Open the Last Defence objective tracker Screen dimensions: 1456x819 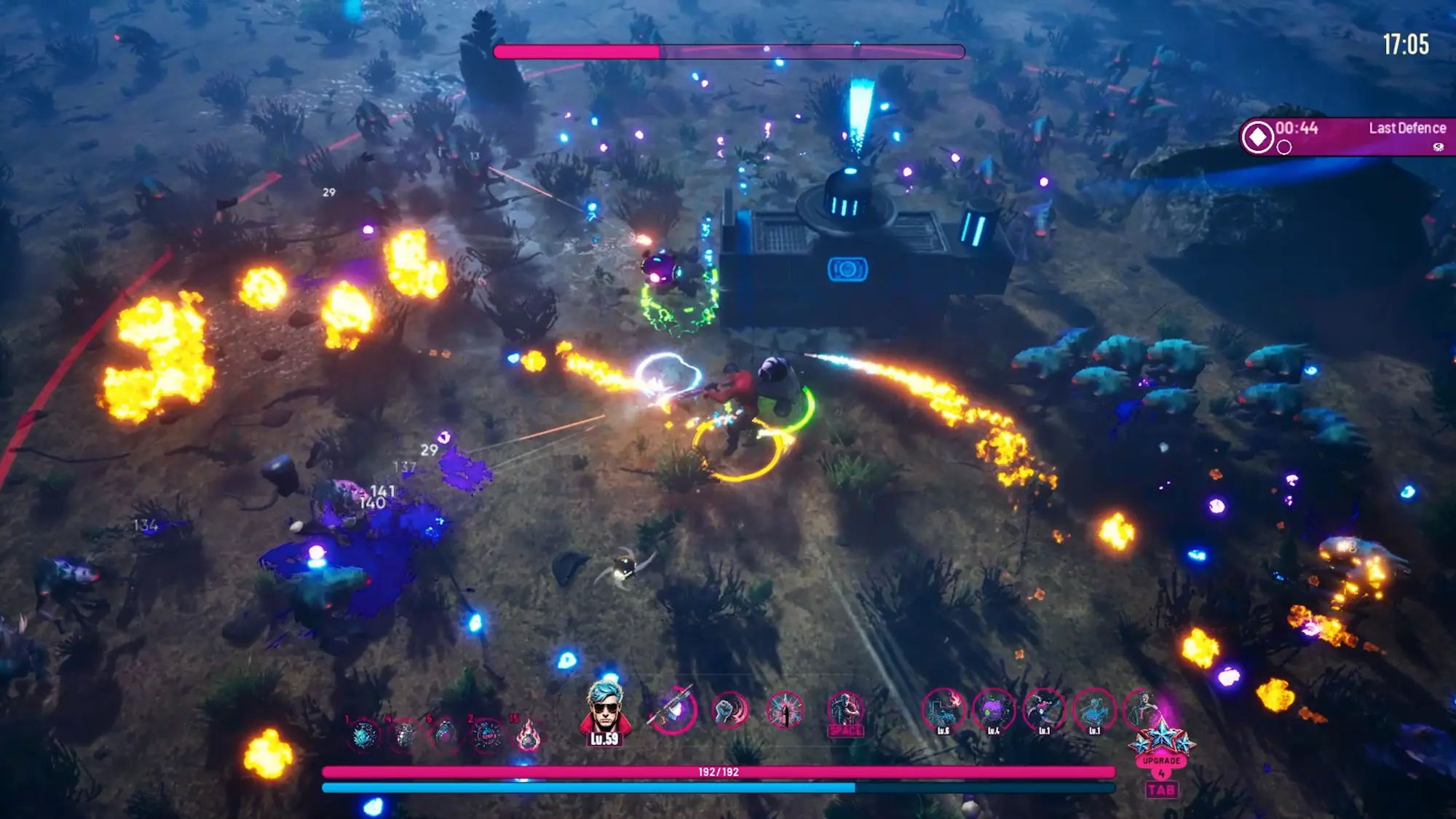click(x=1347, y=136)
